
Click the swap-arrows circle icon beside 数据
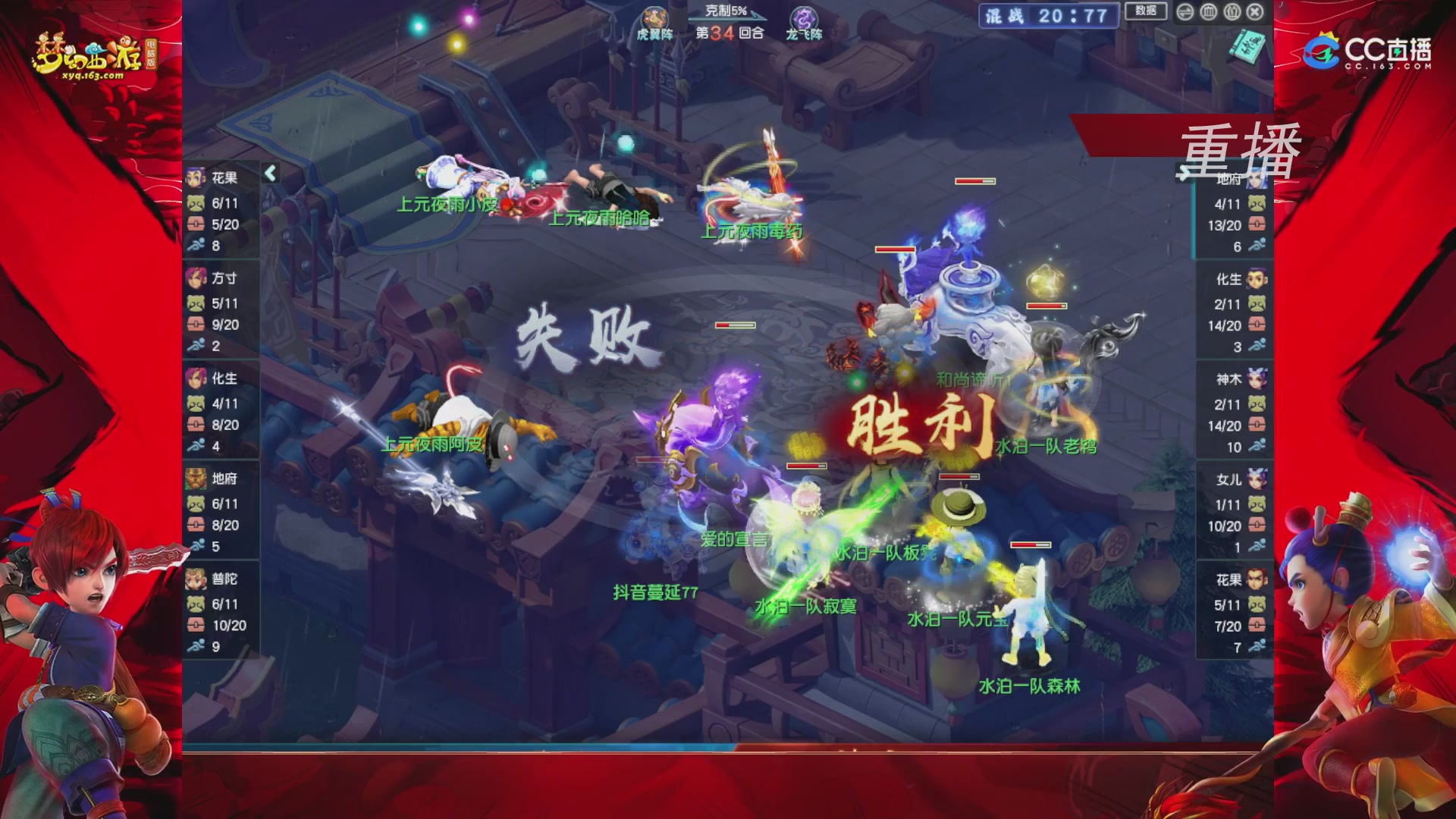pos(1185,11)
